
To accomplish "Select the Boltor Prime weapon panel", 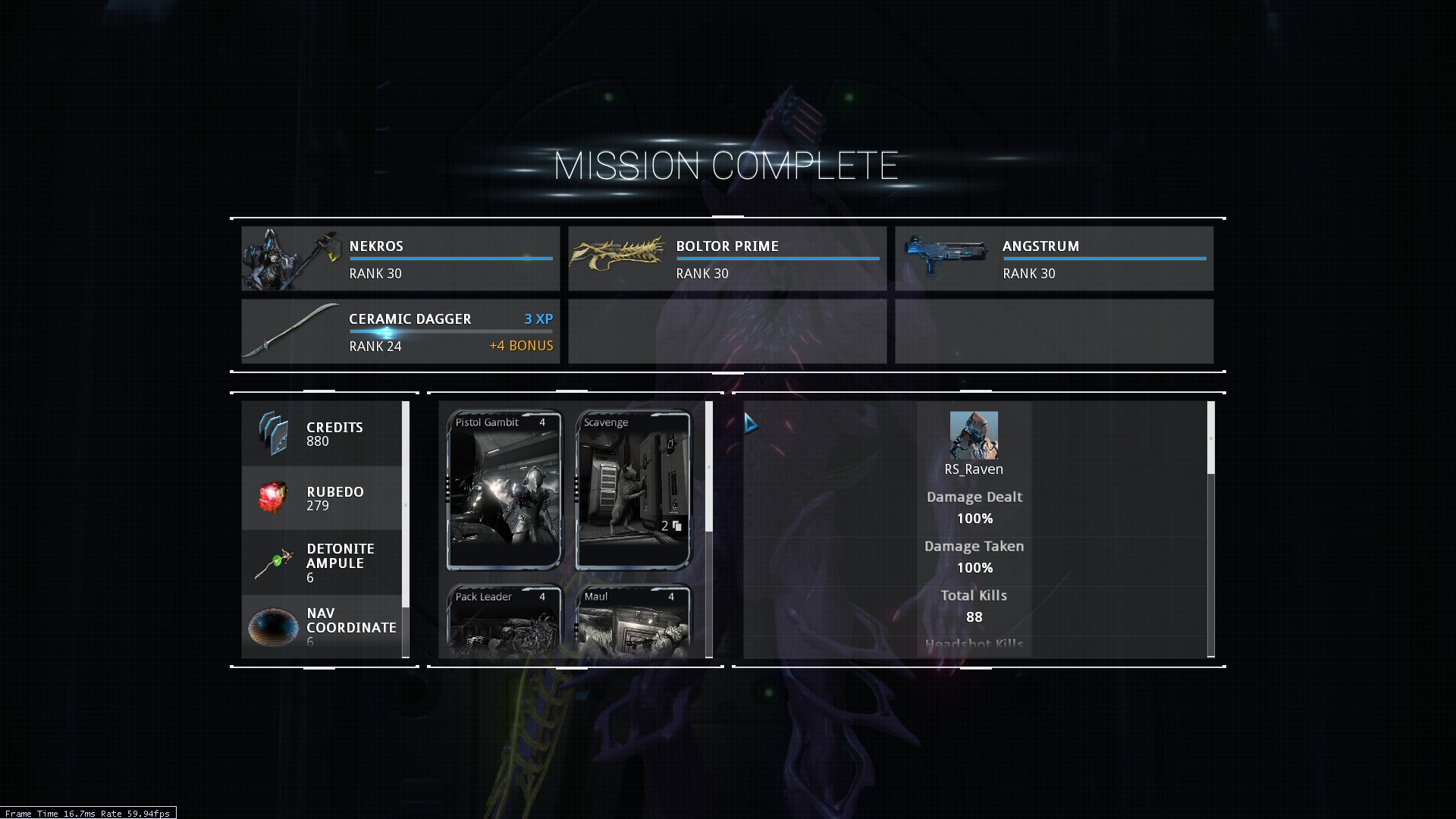I will tap(727, 259).
